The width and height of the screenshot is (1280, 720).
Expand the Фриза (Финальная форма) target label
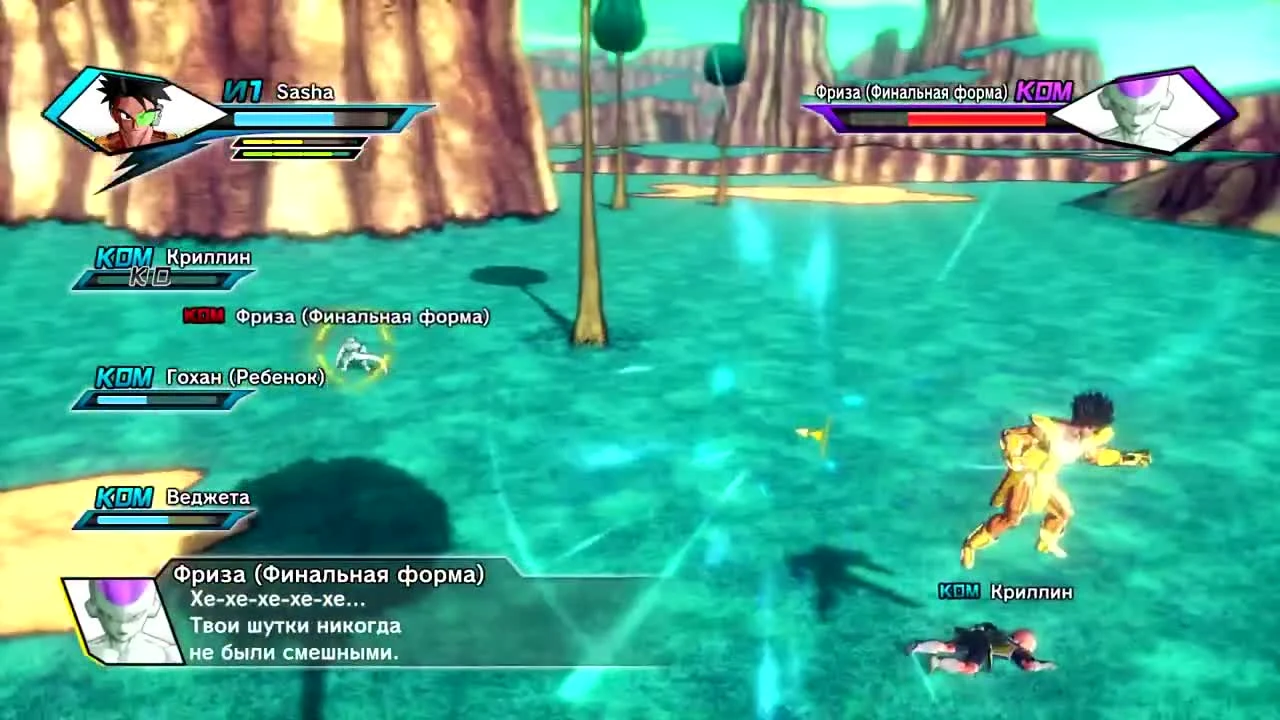[x=361, y=315]
